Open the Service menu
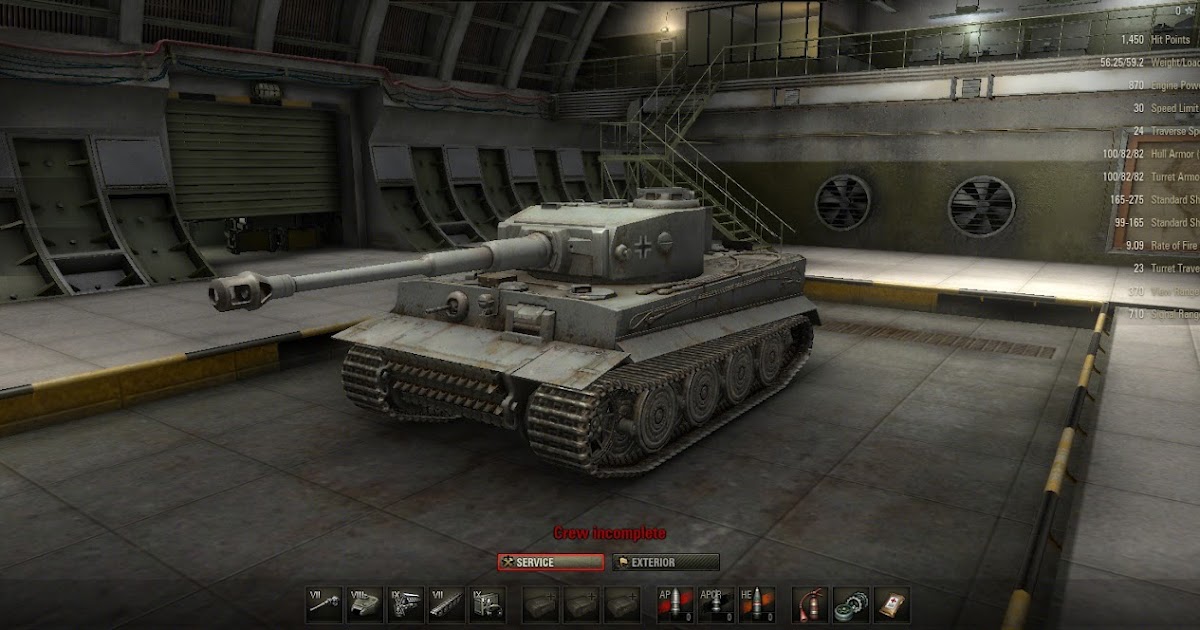Viewport: 1200px width, 630px height. coord(551,562)
